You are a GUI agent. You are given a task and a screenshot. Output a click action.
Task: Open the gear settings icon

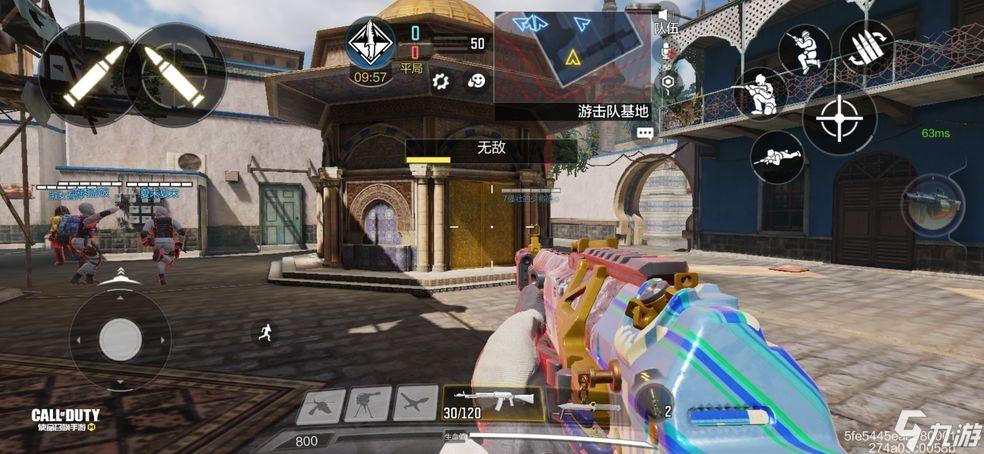pos(441,81)
